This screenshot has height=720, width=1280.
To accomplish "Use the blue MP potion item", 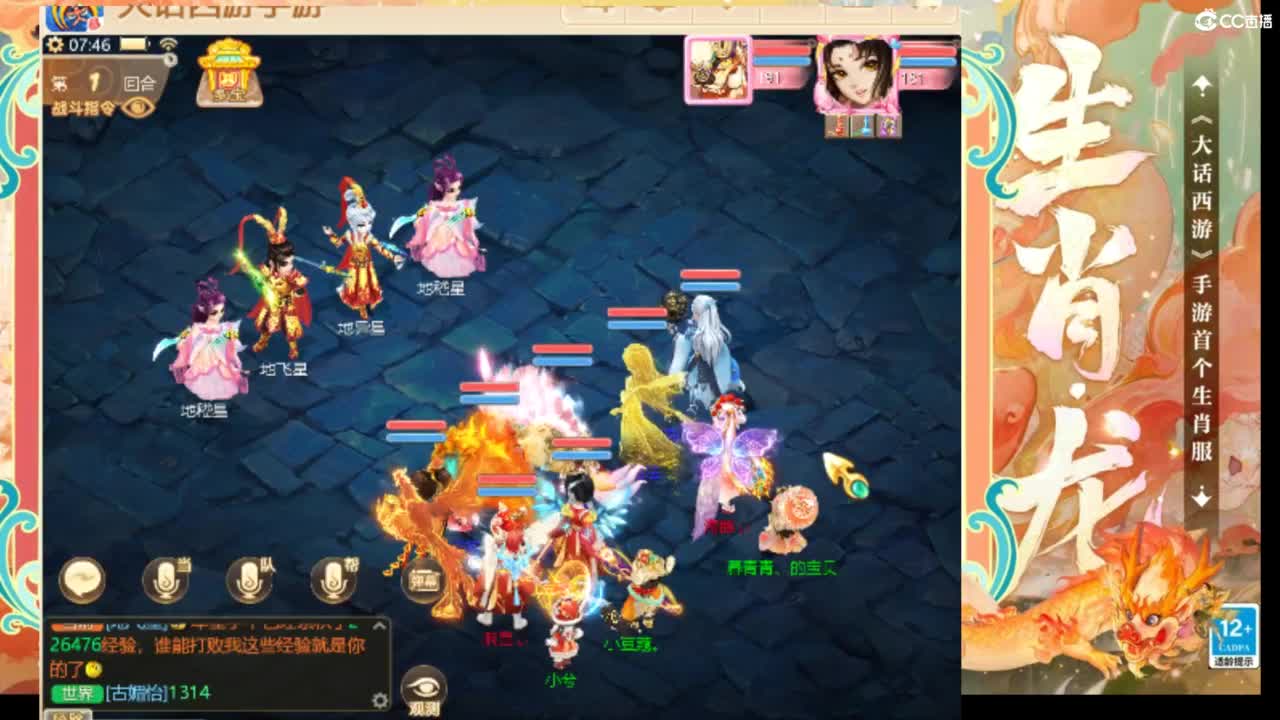I will click(863, 127).
